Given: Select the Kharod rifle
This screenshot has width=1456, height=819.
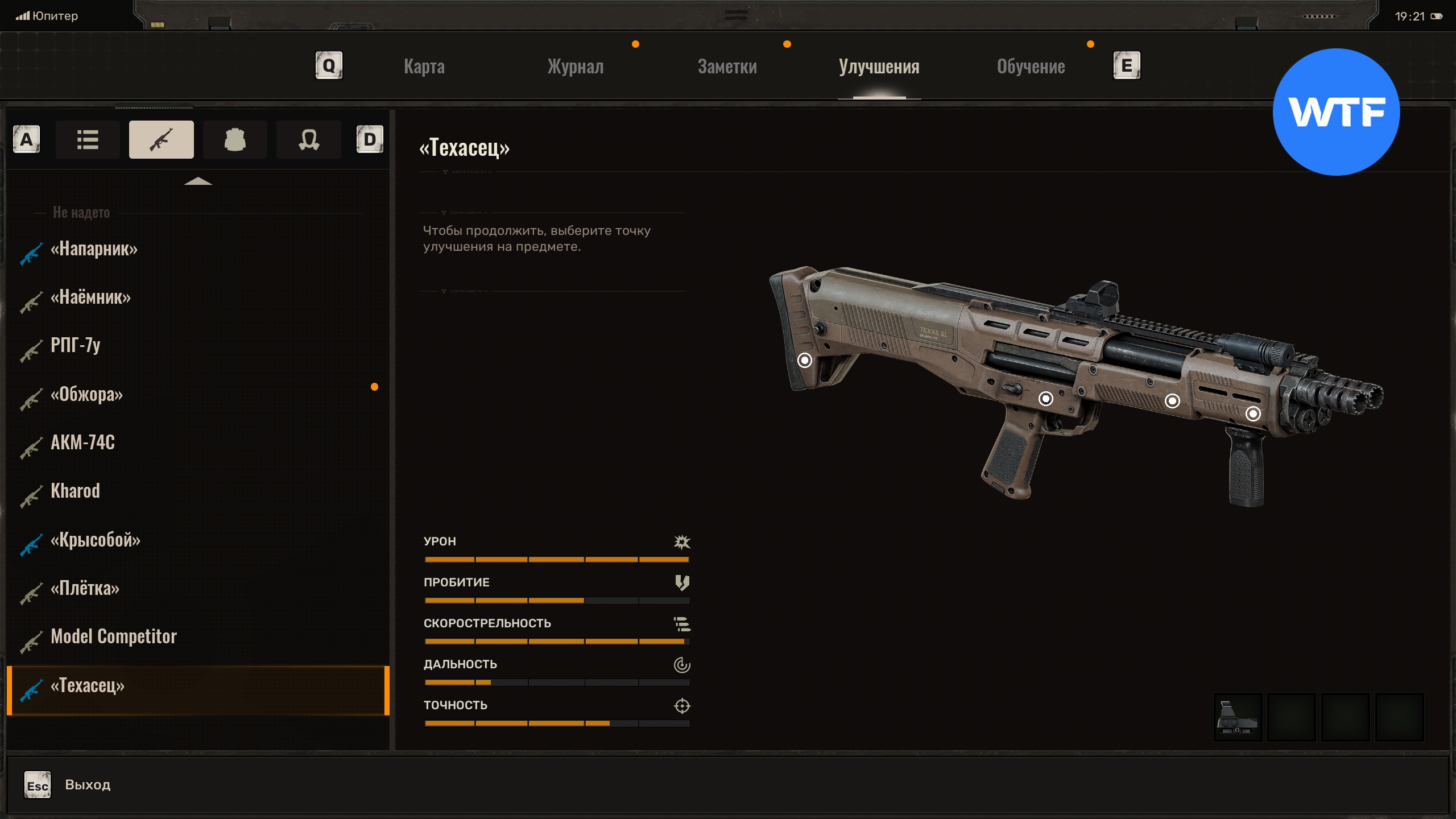Looking at the screenshot, I should tap(75, 491).
